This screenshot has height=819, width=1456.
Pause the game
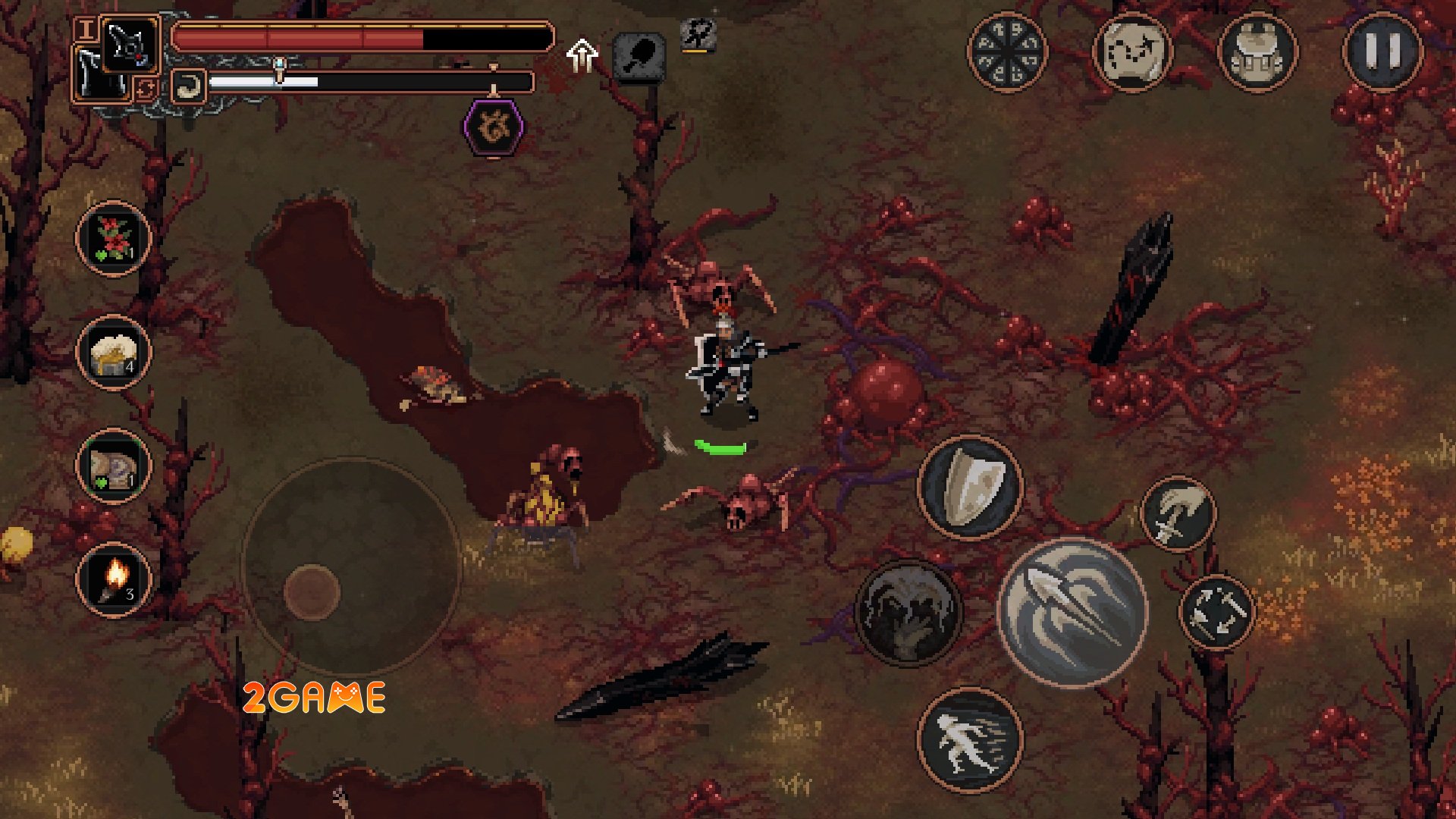1382,52
